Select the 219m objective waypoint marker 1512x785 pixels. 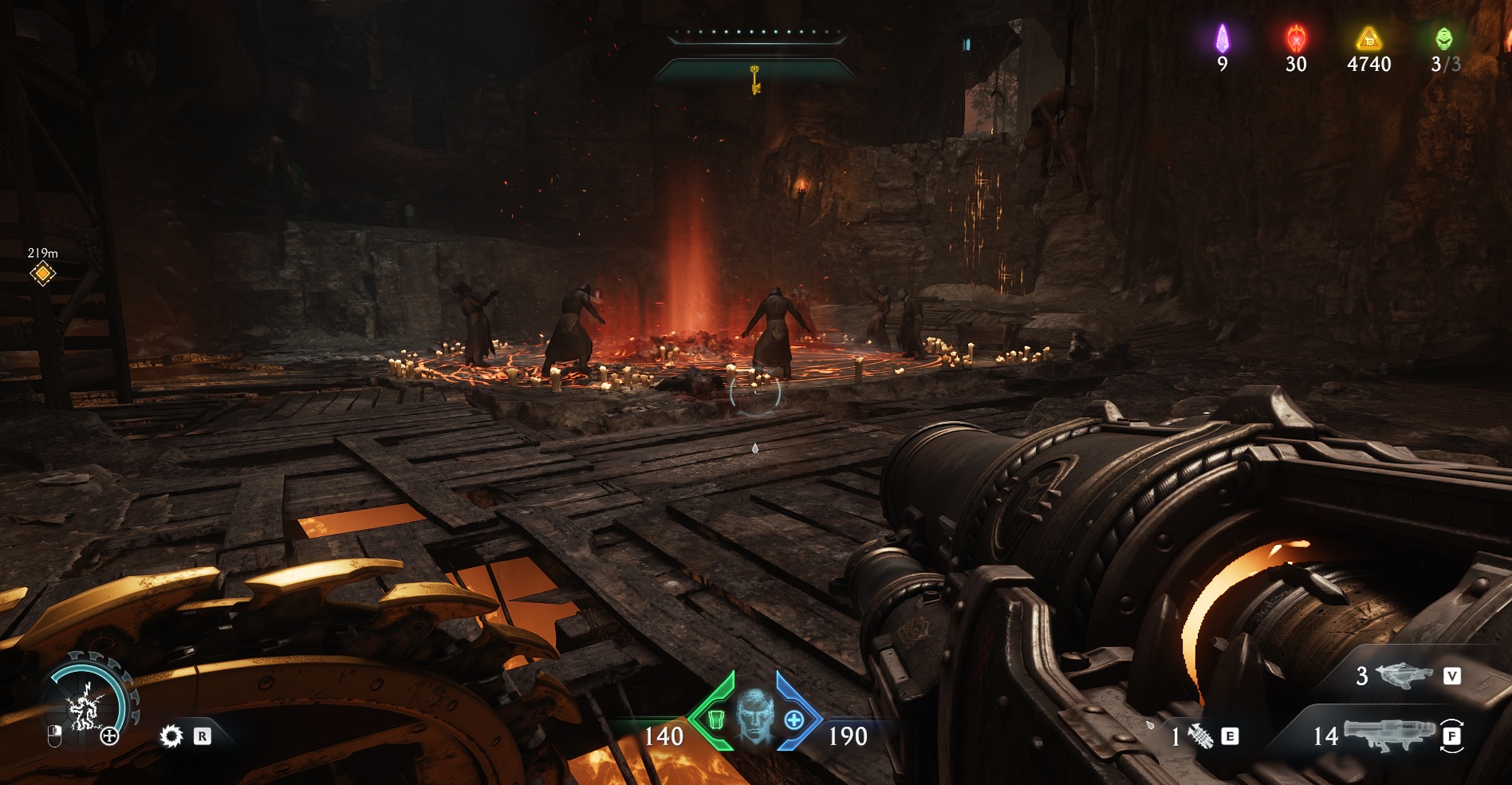pyautogui.click(x=43, y=274)
